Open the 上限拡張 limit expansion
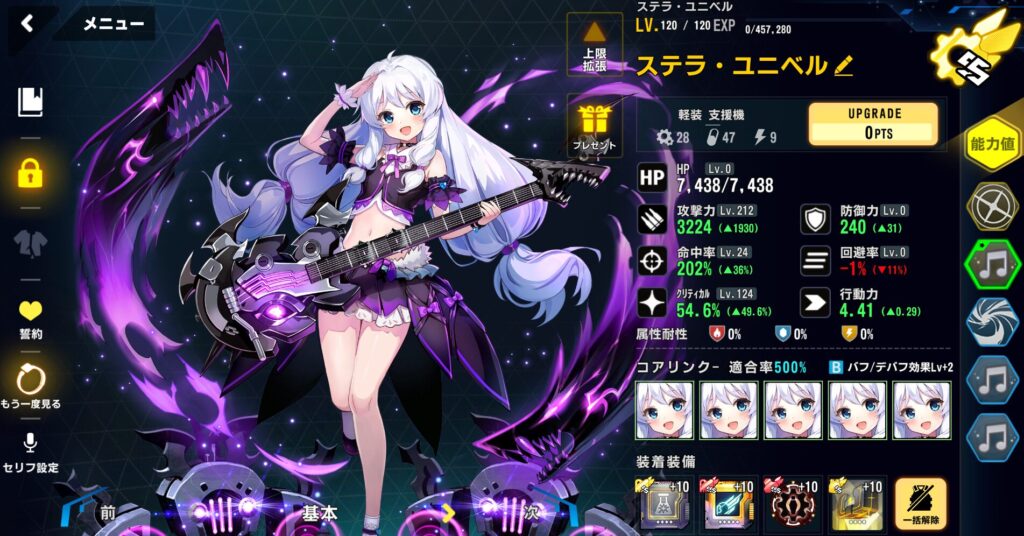 click(594, 46)
